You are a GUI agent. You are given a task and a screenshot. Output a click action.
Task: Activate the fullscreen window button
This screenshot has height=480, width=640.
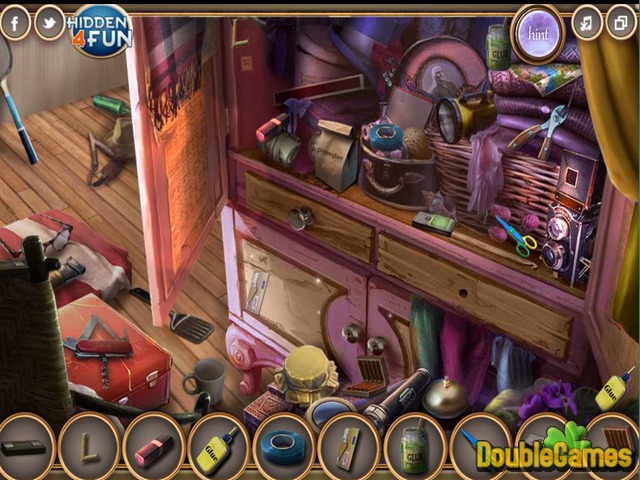tap(621, 22)
